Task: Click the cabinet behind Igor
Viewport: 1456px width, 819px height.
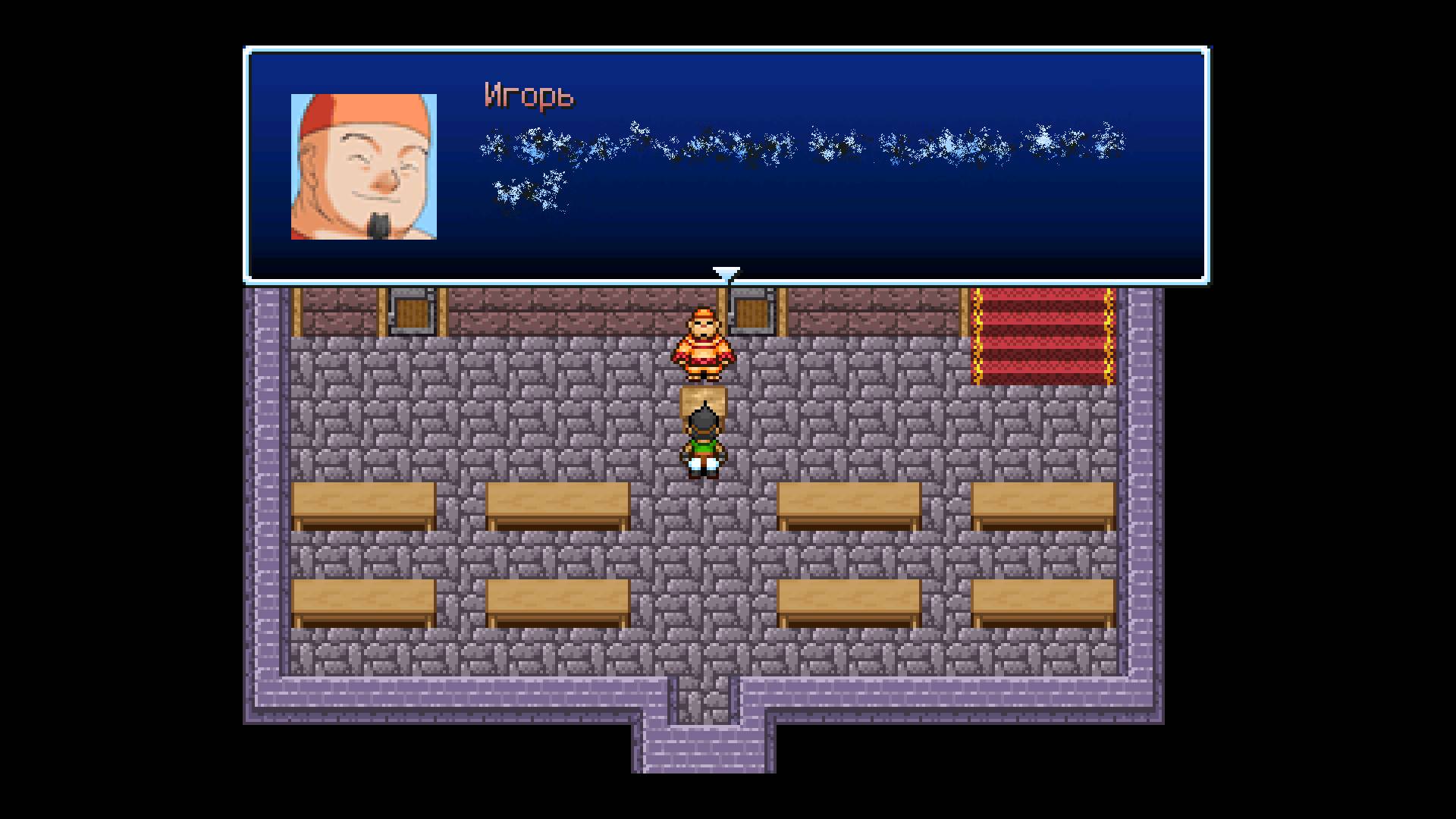Action: (x=751, y=311)
